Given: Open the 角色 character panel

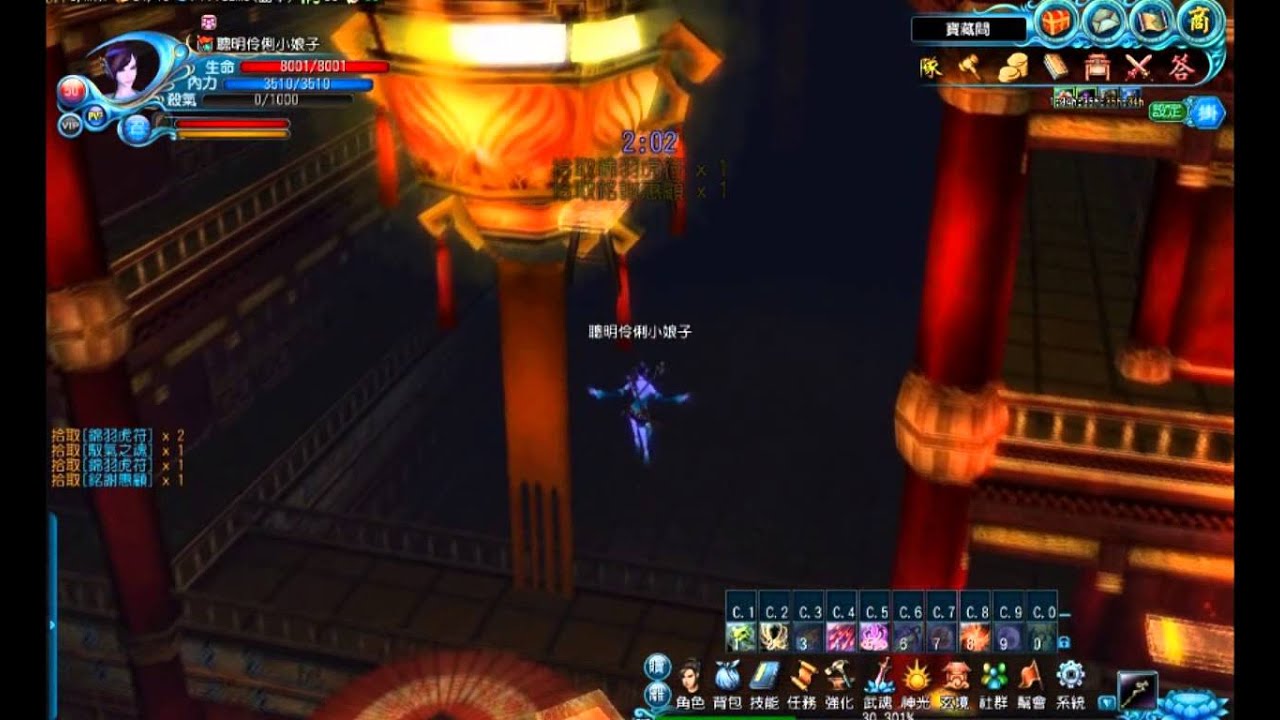Looking at the screenshot, I should click(x=691, y=680).
